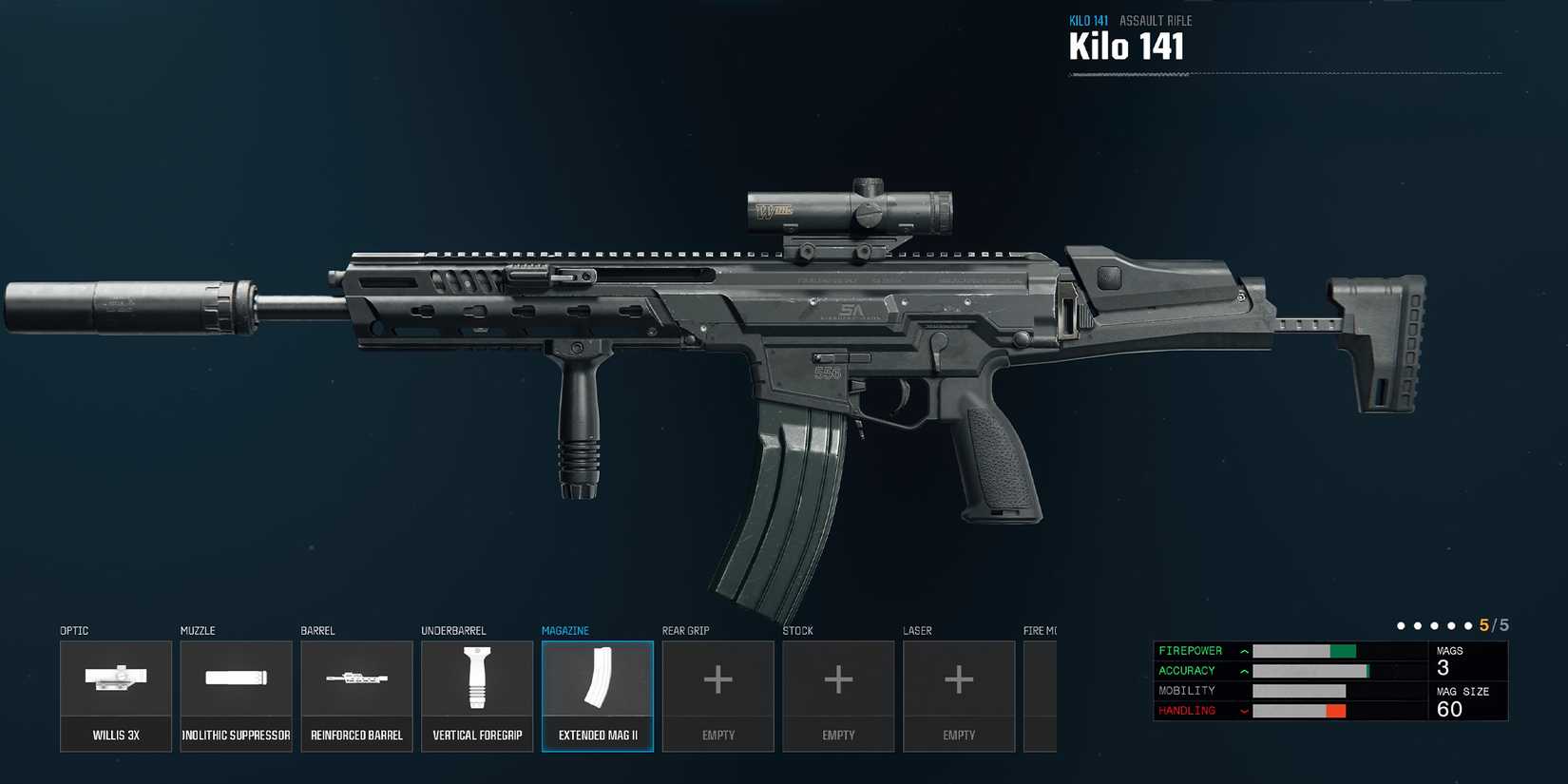The width and height of the screenshot is (1568, 784).
Task: Click the Inolithic Suppressor muzzle icon
Action: point(236,679)
